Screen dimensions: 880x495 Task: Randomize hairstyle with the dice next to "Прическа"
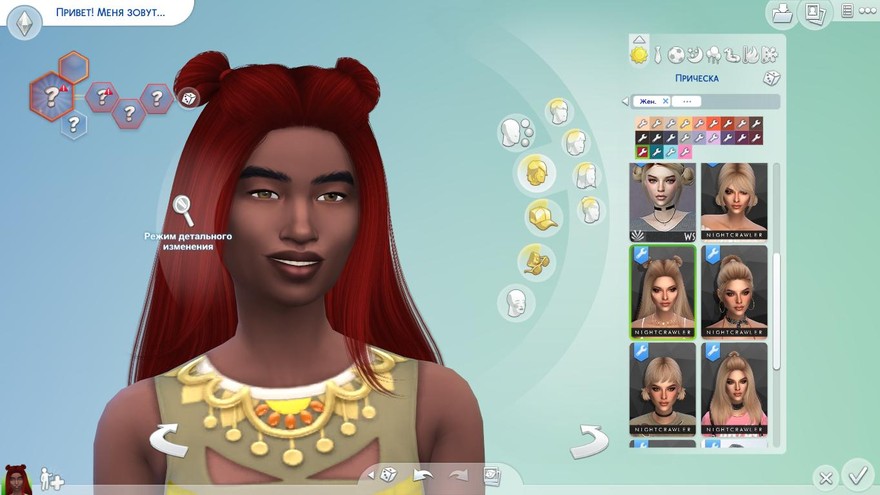(771, 78)
